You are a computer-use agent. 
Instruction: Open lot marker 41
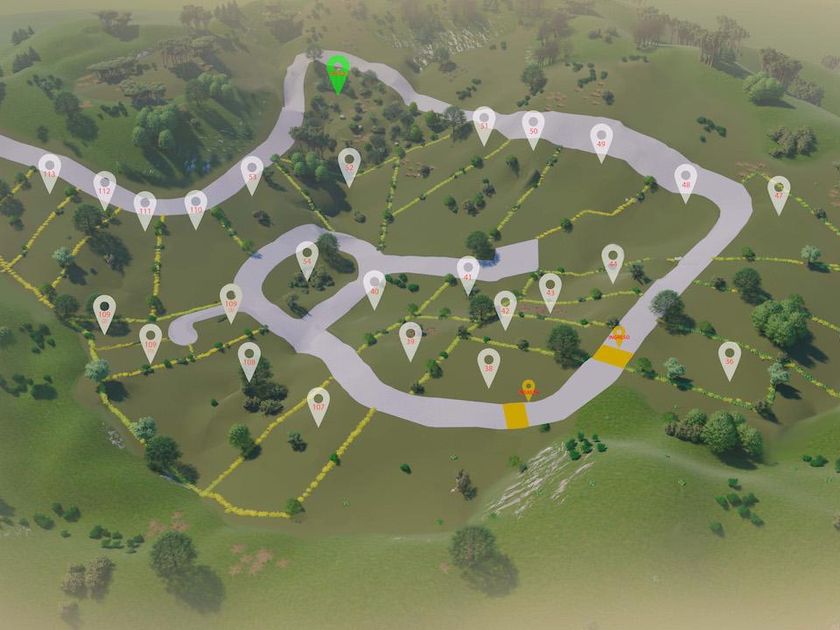468,271
